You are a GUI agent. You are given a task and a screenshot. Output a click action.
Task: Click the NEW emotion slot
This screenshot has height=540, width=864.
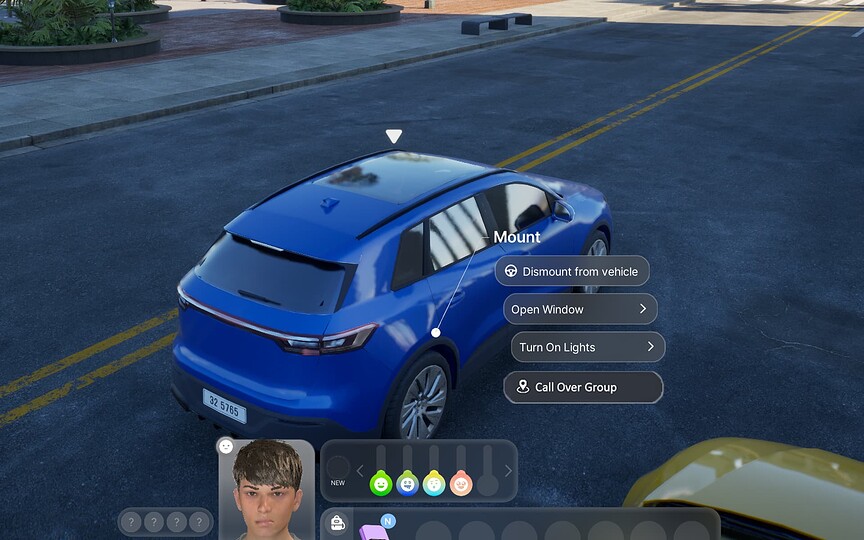(339, 468)
